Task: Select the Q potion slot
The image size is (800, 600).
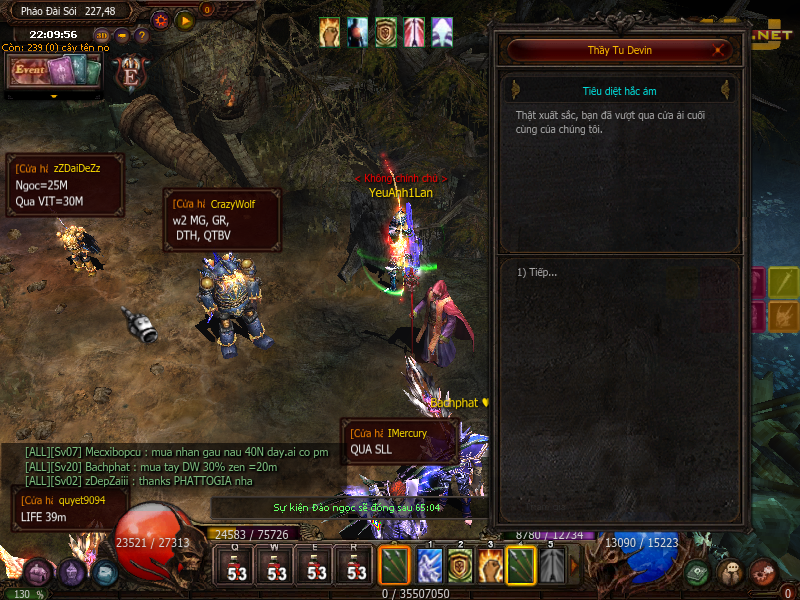Action: coord(236,567)
